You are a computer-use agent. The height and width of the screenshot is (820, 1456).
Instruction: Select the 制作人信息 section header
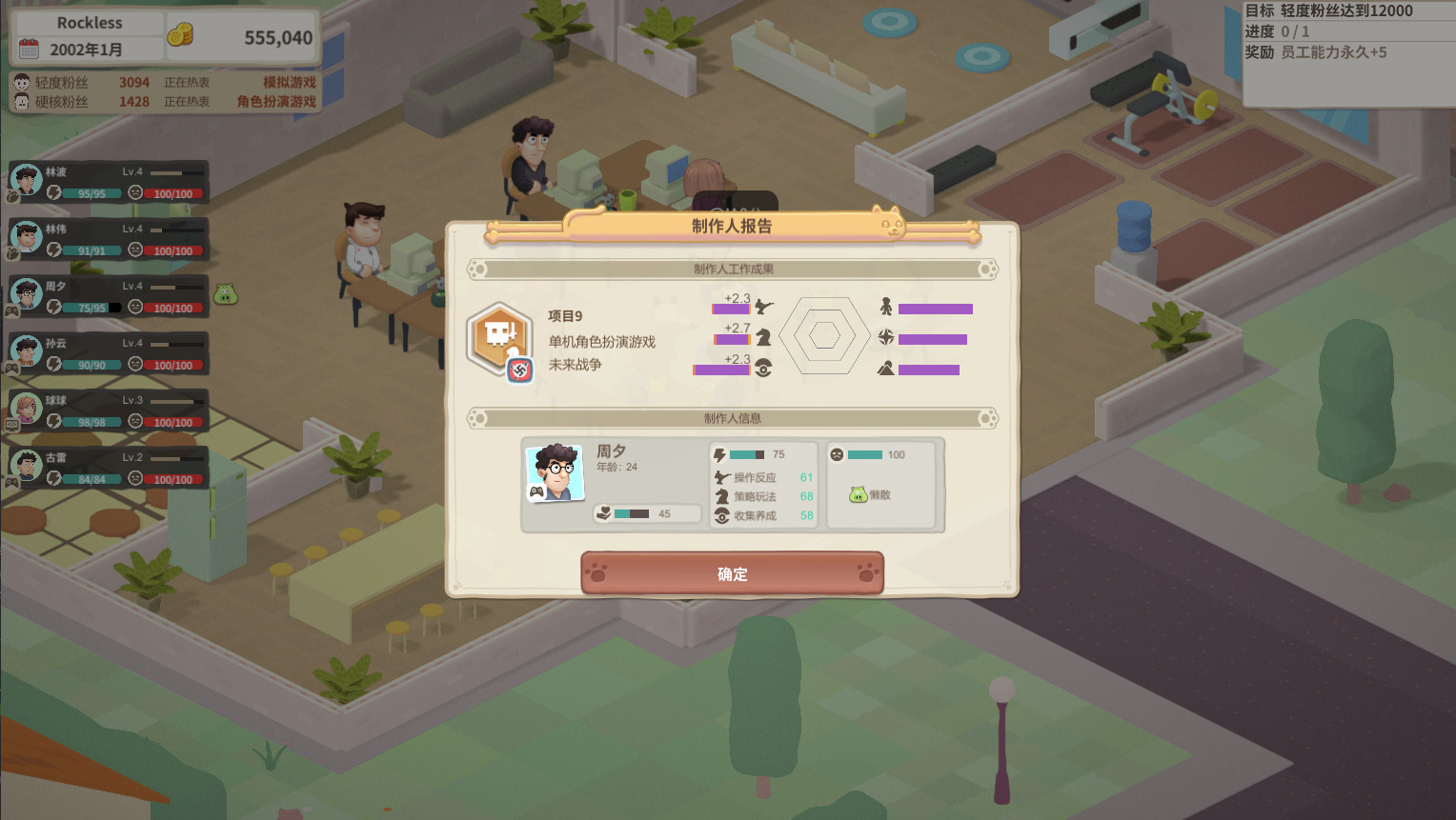733,418
